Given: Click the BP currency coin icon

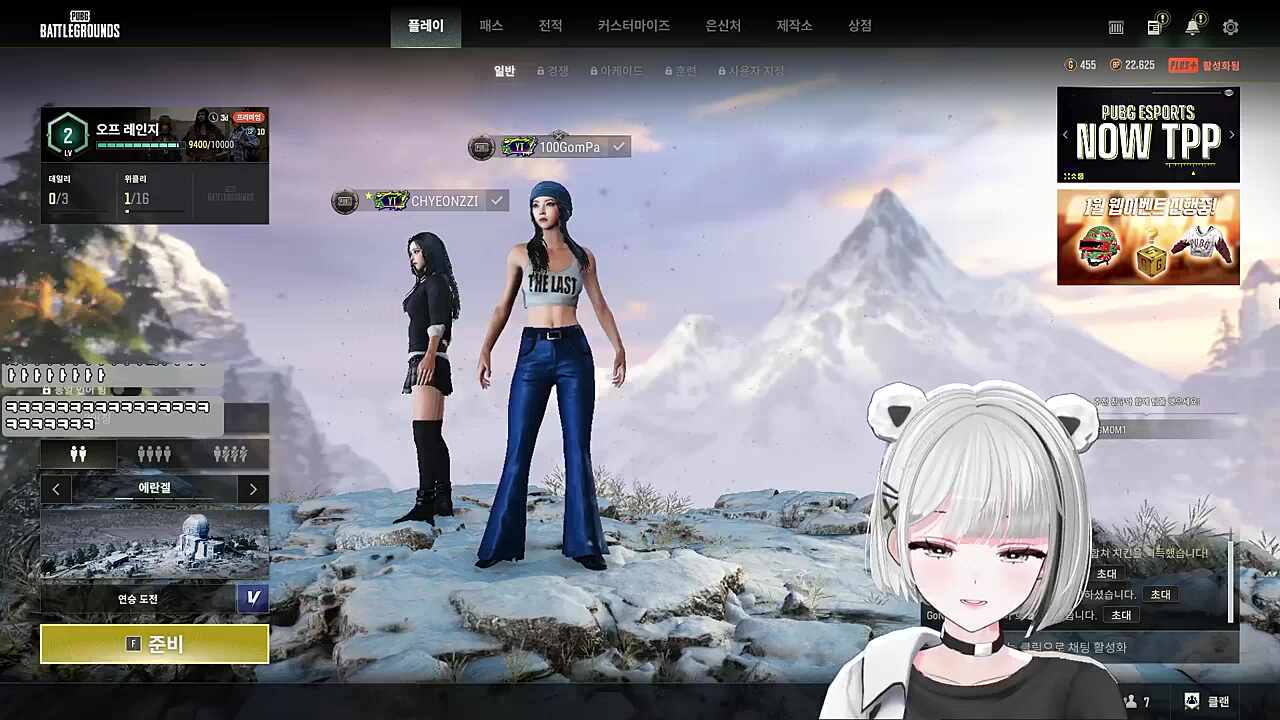Looking at the screenshot, I should click(1117, 64).
